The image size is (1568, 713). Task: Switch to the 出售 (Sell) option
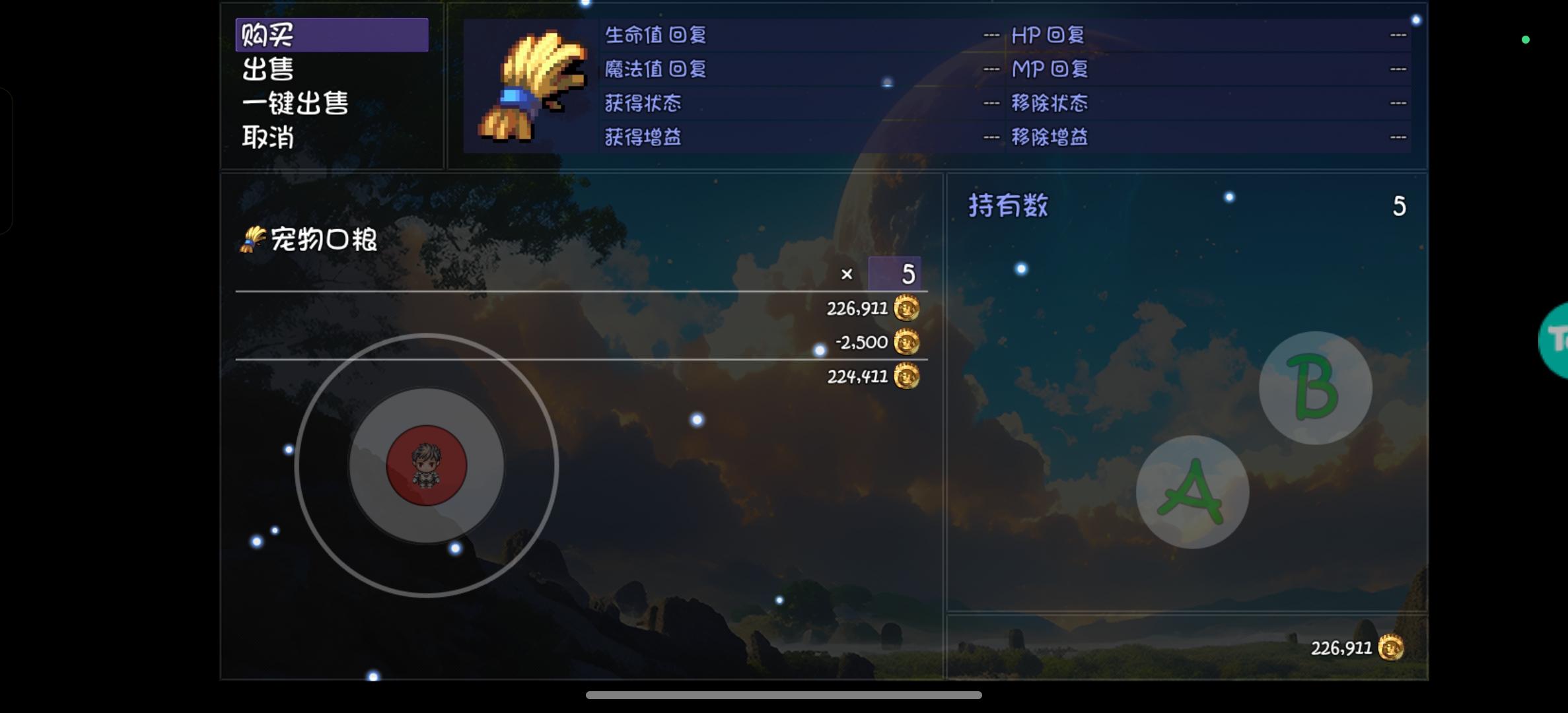[267, 69]
